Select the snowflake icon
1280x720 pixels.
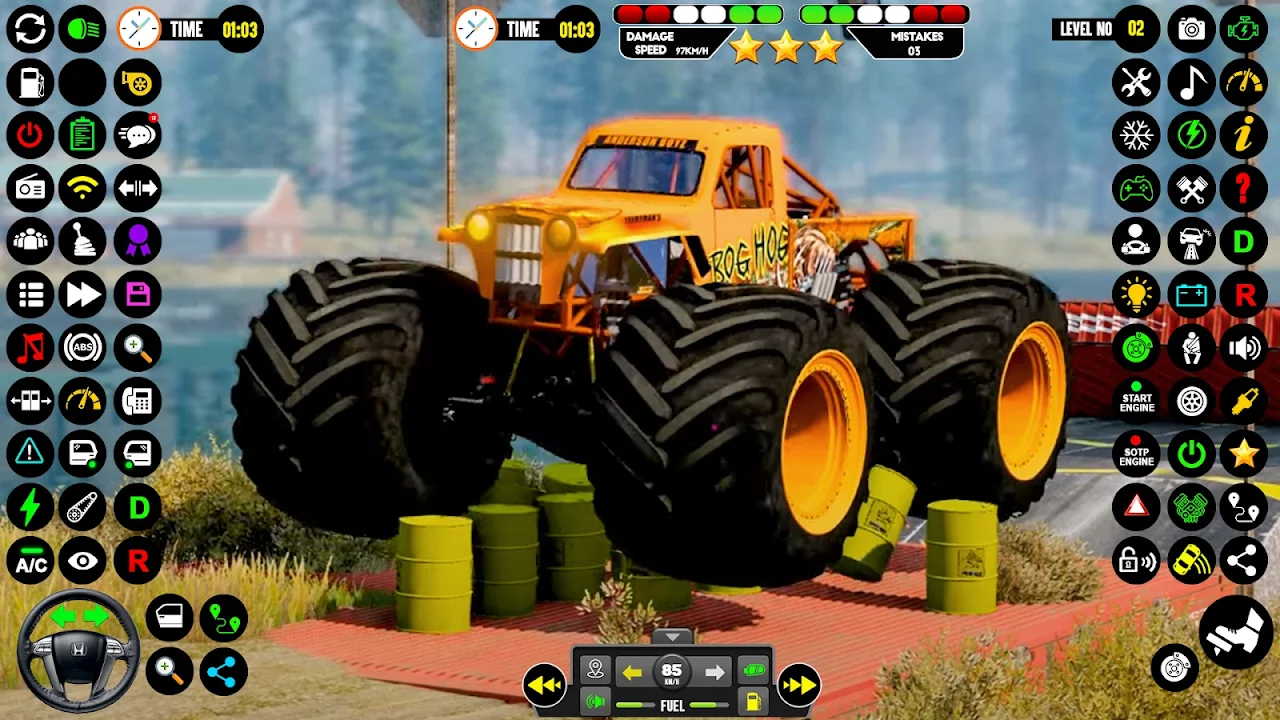tap(1136, 135)
